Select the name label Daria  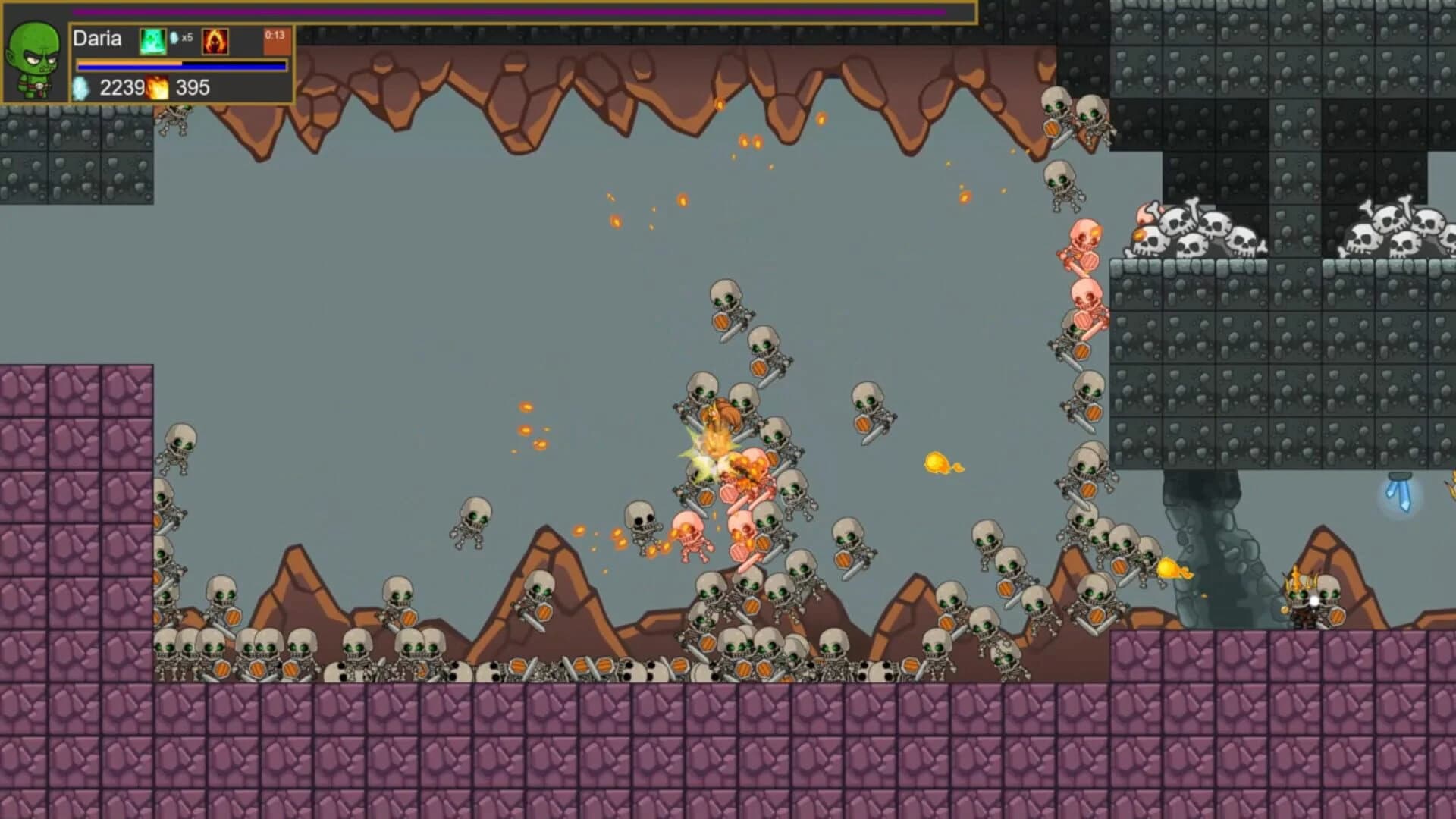click(99, 38)
